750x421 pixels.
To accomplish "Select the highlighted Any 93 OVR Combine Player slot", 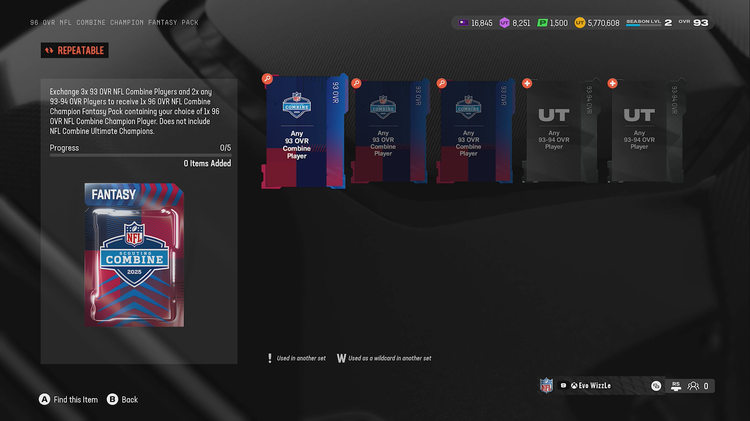I will tap(303, 130).
